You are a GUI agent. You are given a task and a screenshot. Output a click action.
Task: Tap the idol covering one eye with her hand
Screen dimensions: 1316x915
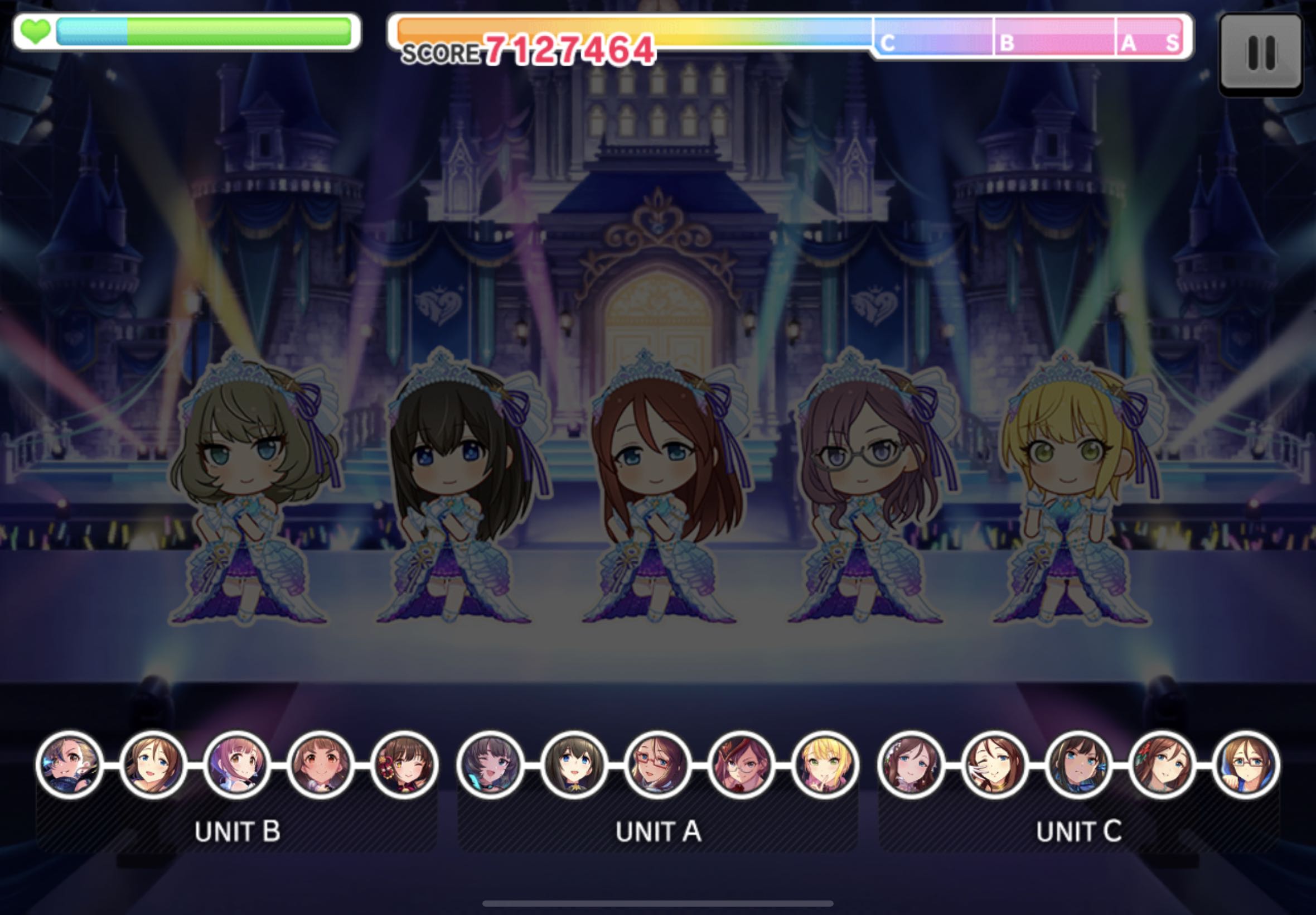(x=995, y=765)
